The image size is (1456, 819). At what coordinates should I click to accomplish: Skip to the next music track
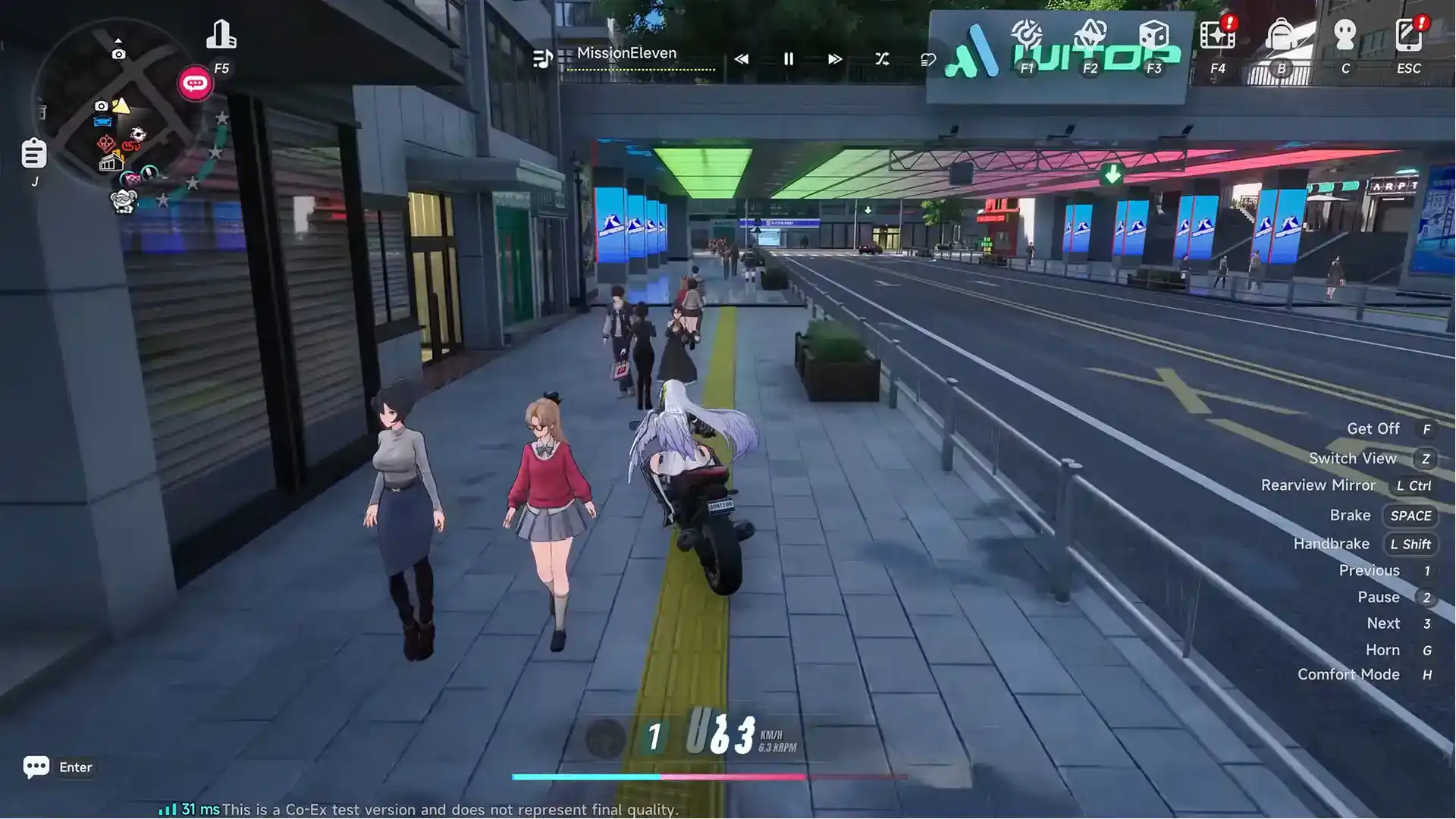point(835,59)
